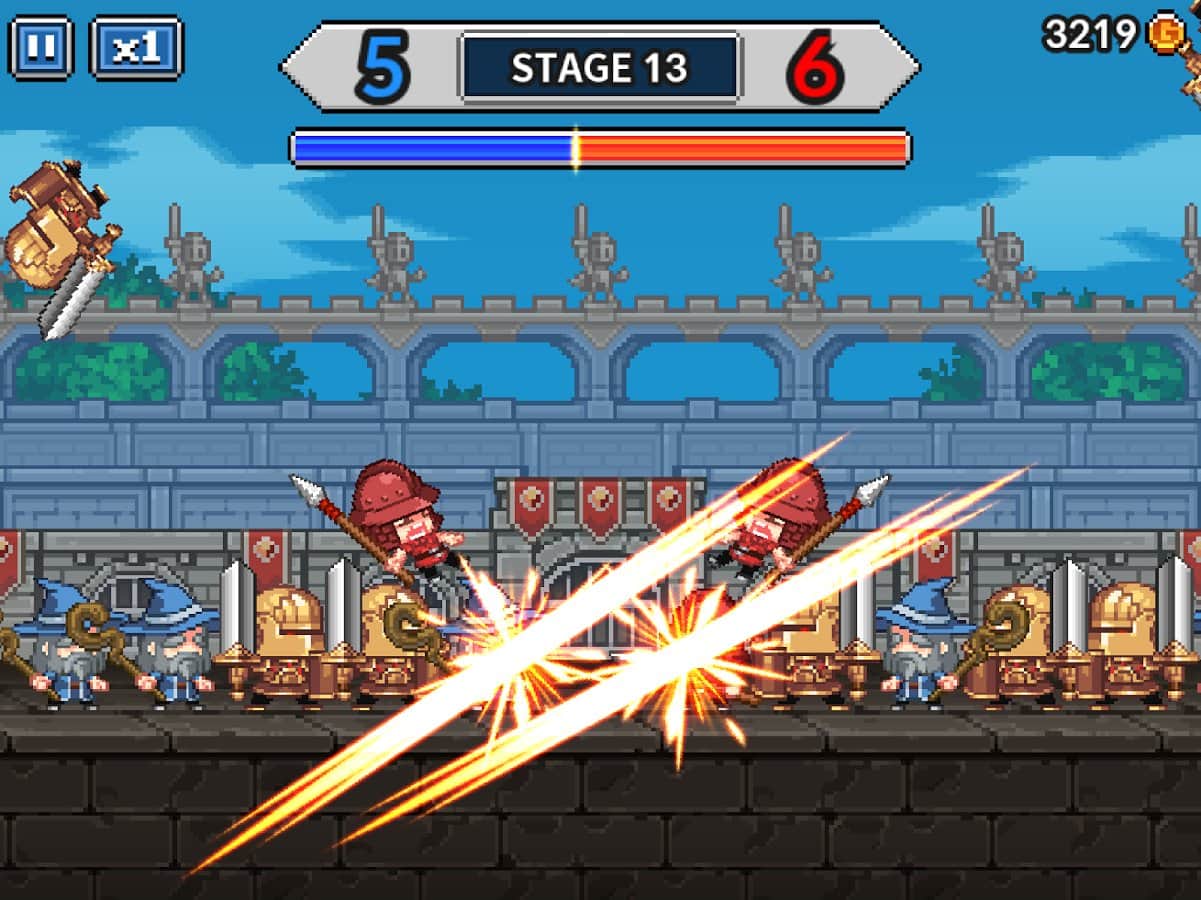Toggle the x1 game speed button
This screenshot has height=900, width=1201.
coord(136,48)
